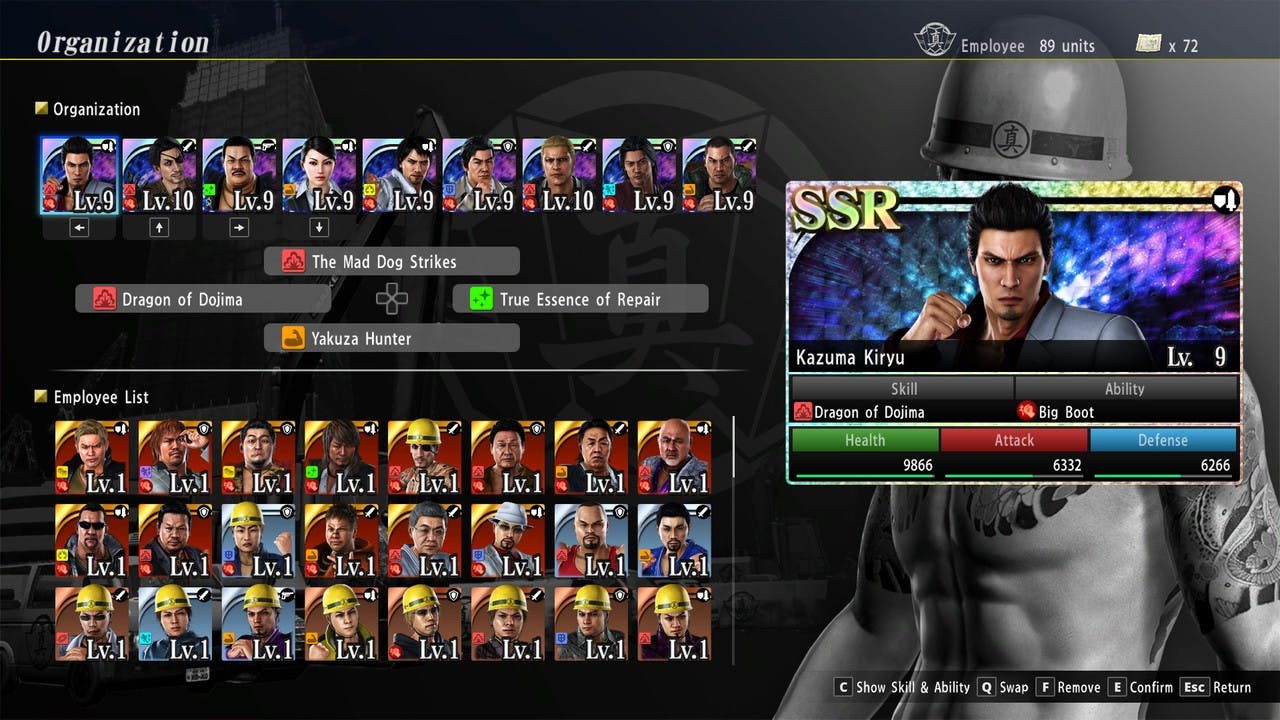Select the blond man's Lv.10 card
This screenshot has height=720, width=1280.
[x=559, y=175]
